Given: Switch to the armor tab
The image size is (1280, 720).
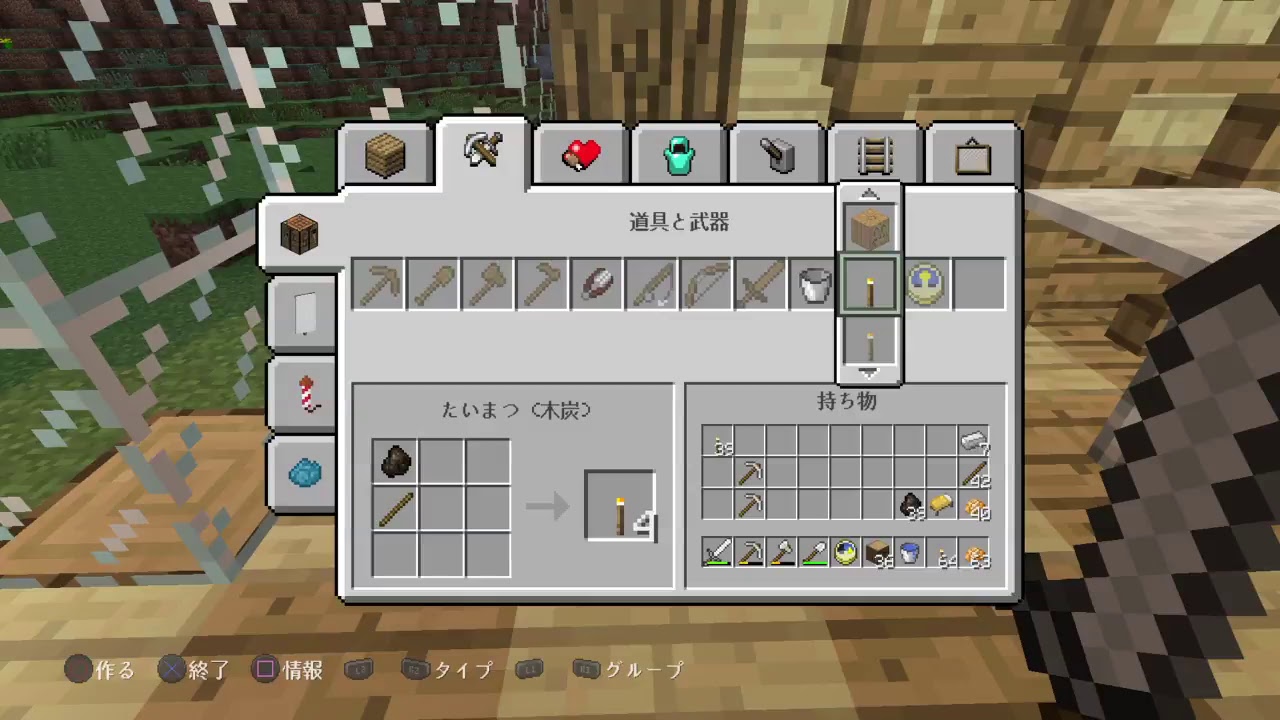Looking at the screenshot, I should click(x=678, y=152).
